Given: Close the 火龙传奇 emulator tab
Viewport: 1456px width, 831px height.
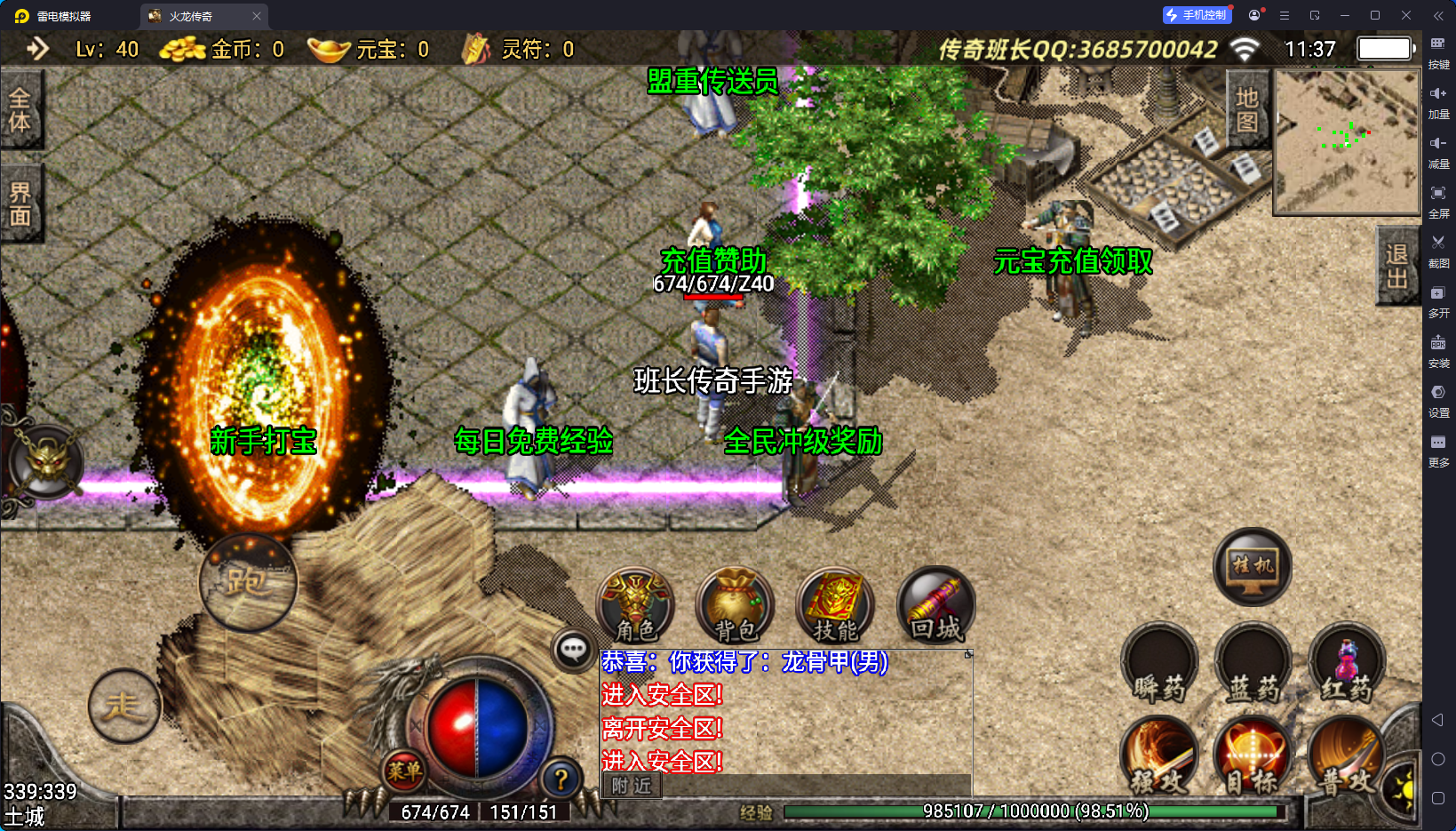Looking at the screenshot, I should (x=257, y=16).
